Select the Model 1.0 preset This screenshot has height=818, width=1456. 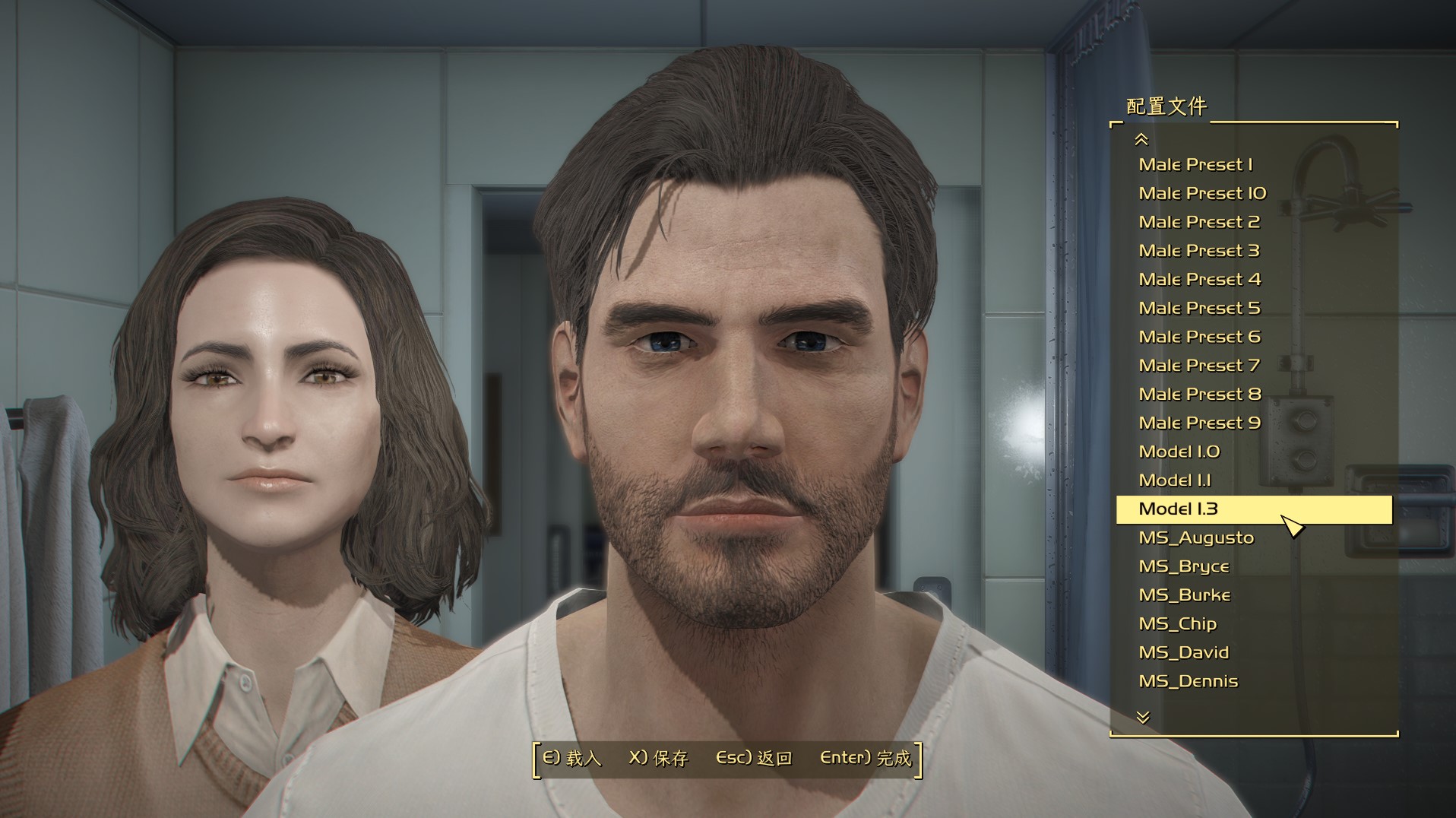click(x=1179, y=452)
